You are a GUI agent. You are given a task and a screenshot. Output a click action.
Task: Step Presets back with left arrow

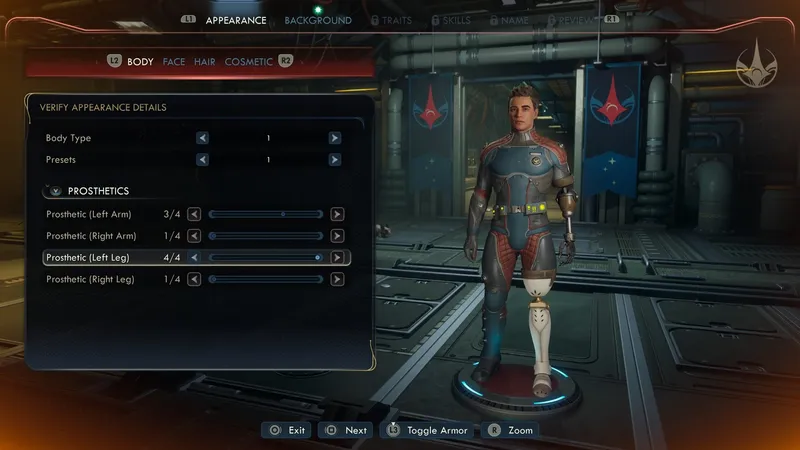(x=203, y=159)
